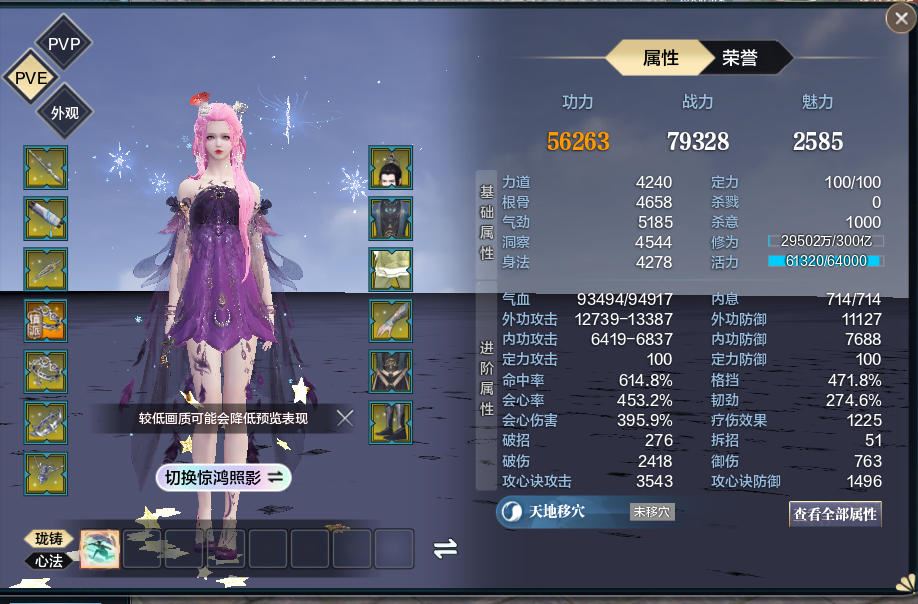Select the gloves equipment slot
918x604 pixels.
pyautogui.click(x=391, y=321)
